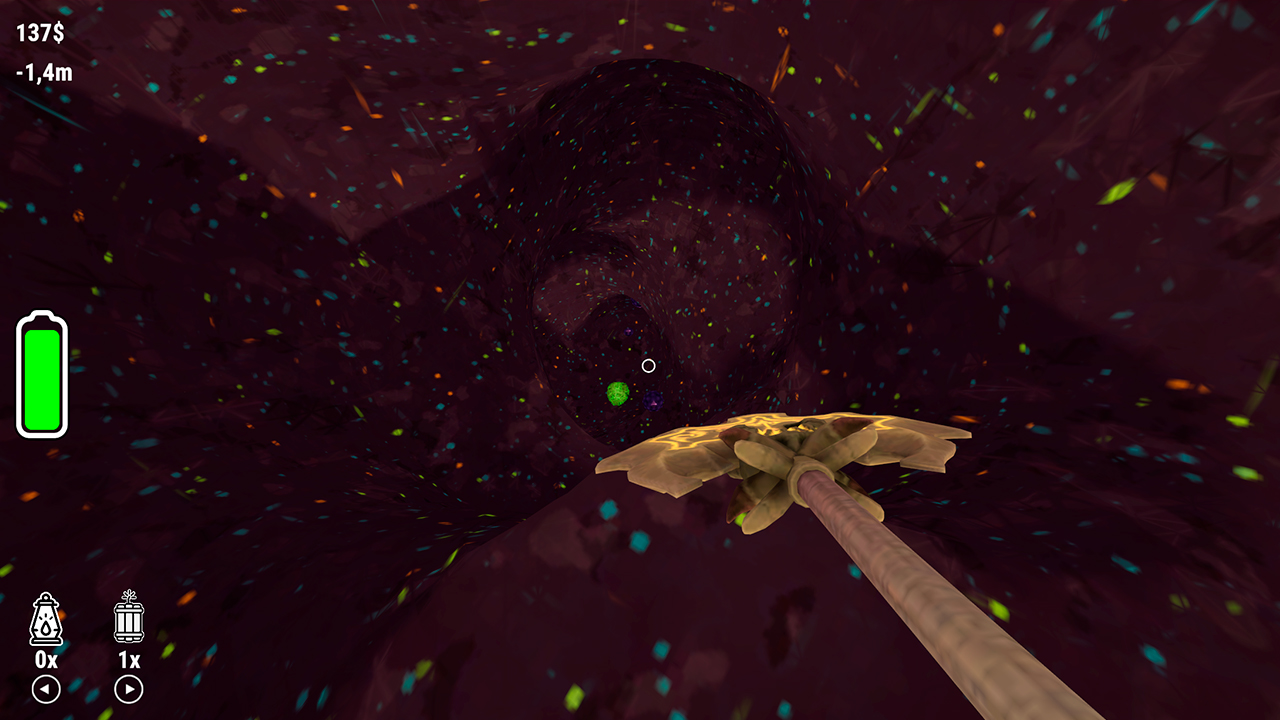The height and width of the screenshot is (720, 1280).
Task: Click the lantern icon above the 0x count
Action: click(x=45, y=620)
